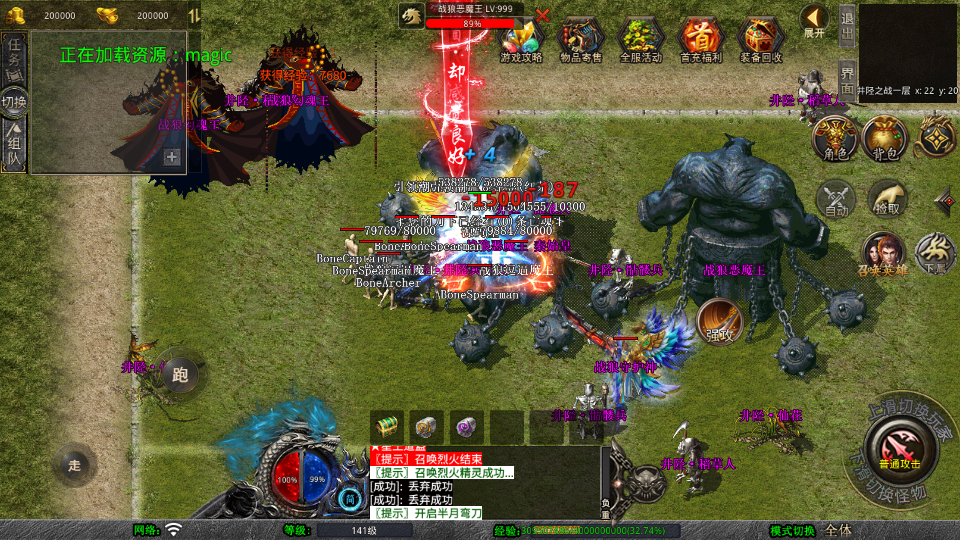The height and width of the screenshot is (540, 960).
Task: Switch to the 组队 team tab
Action: tap(14, 145)
